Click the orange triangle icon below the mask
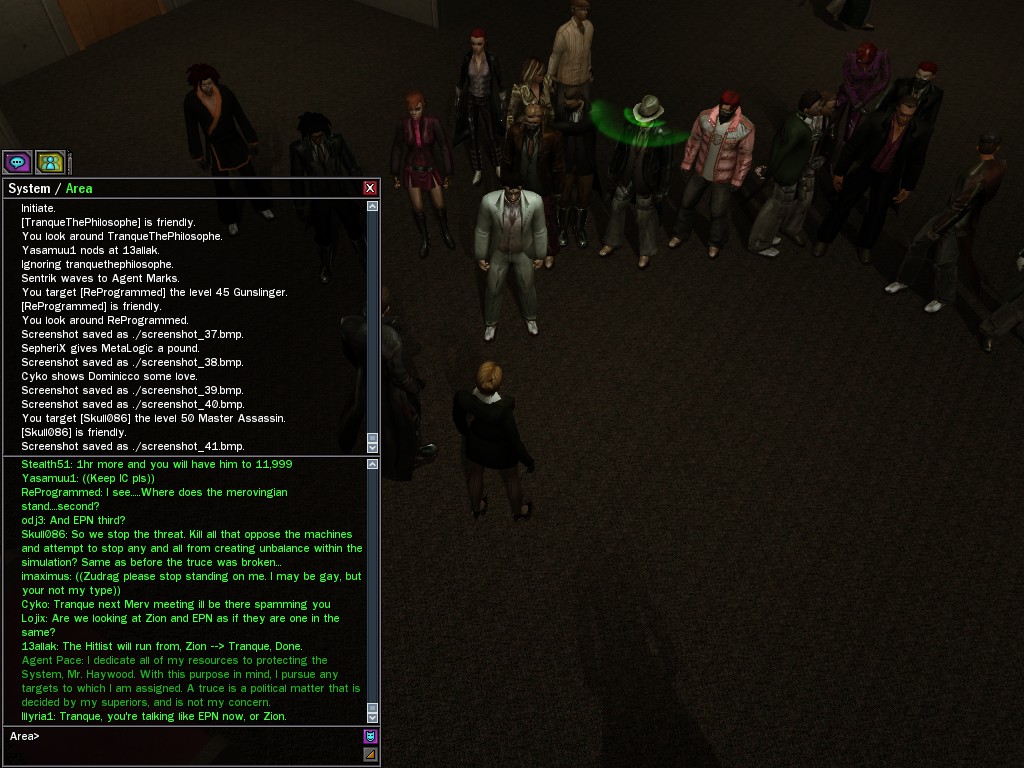This screenshot has height=768, width=1024. pos(370,754)
